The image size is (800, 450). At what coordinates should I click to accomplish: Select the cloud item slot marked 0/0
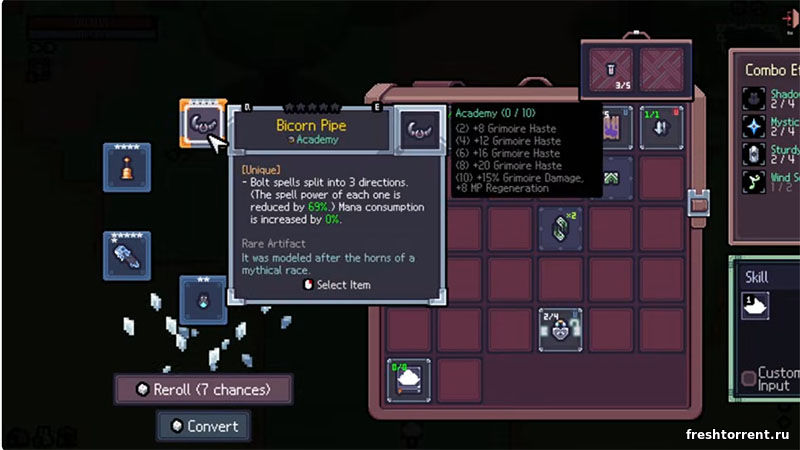[409, 379]
